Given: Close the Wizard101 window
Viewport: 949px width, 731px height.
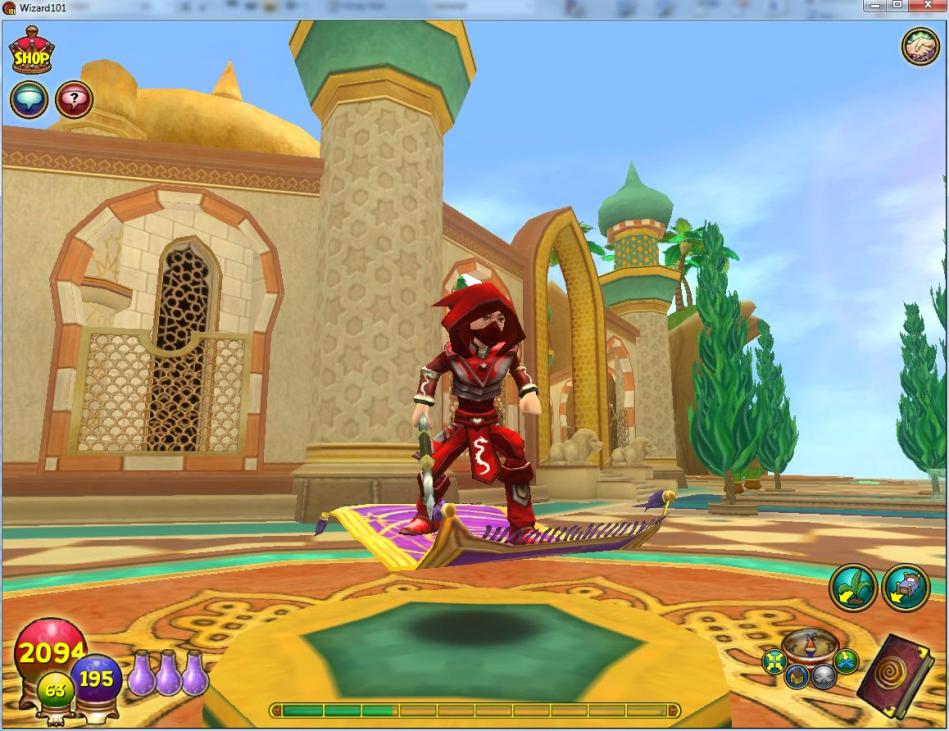Looking at the screenshot, I should coord(929,6).
